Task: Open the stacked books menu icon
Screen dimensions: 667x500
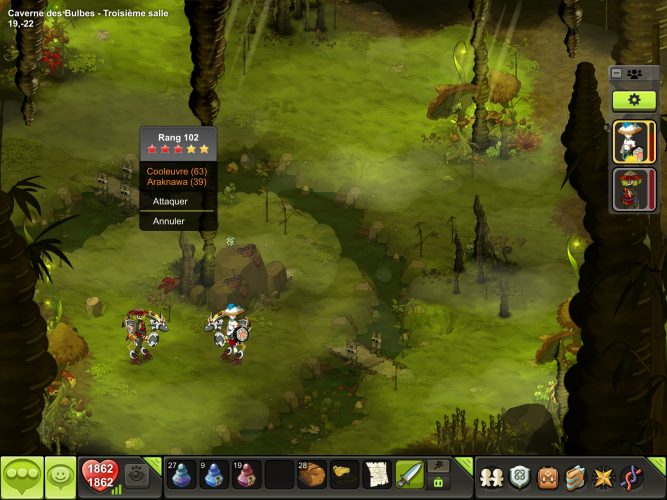Action: click(574, 477)
